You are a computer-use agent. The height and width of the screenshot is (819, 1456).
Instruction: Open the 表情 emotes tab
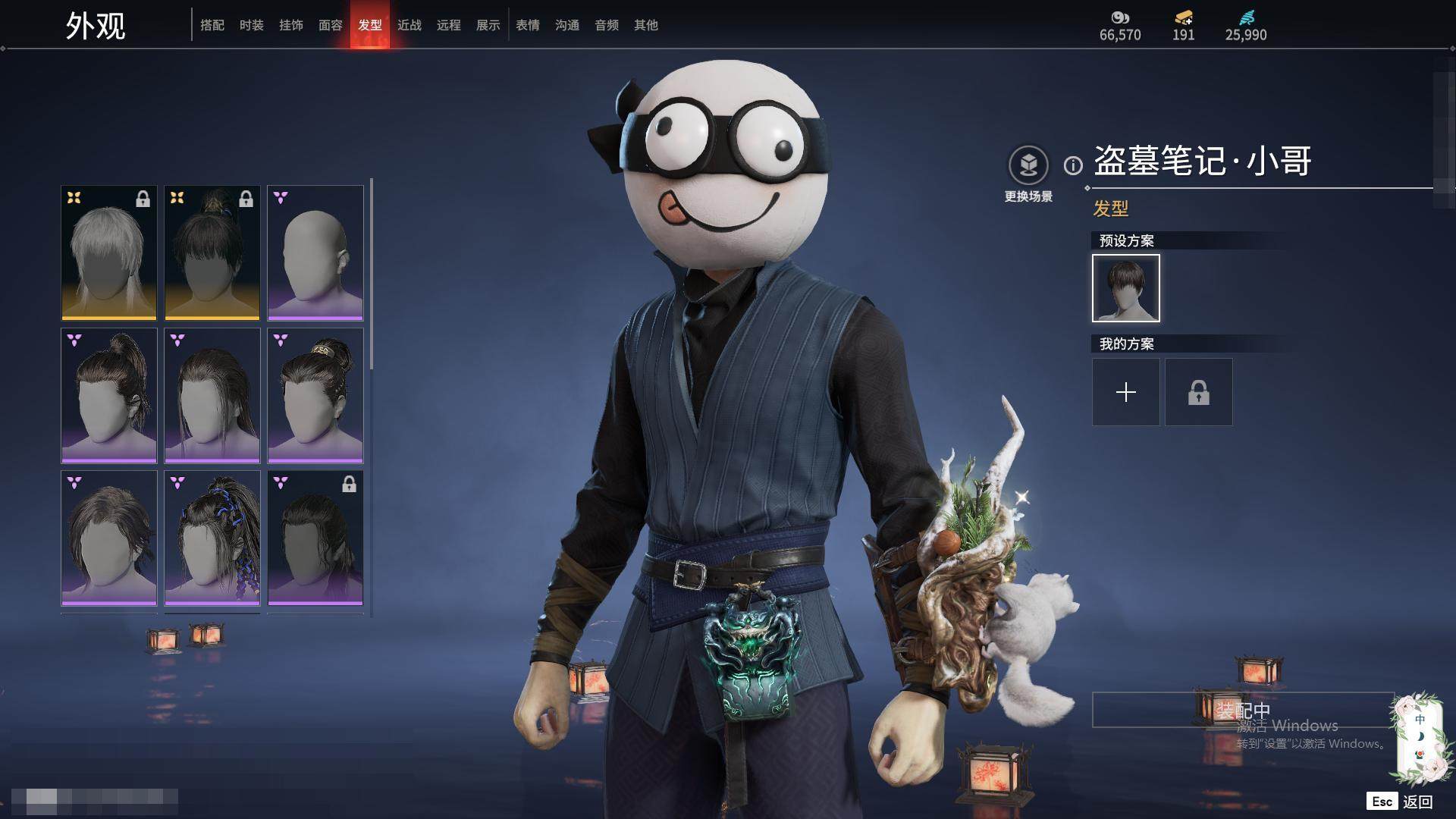(x=528, y=25)
